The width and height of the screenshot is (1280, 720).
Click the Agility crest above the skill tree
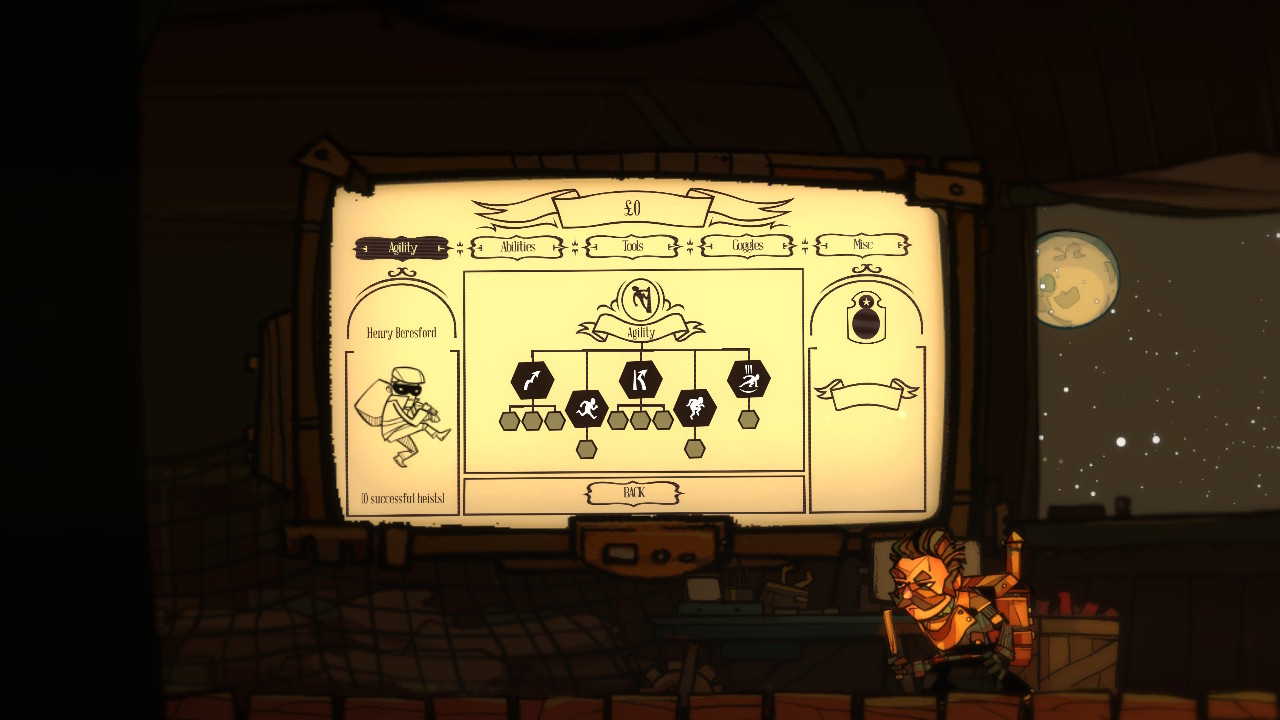click(639, 300)
